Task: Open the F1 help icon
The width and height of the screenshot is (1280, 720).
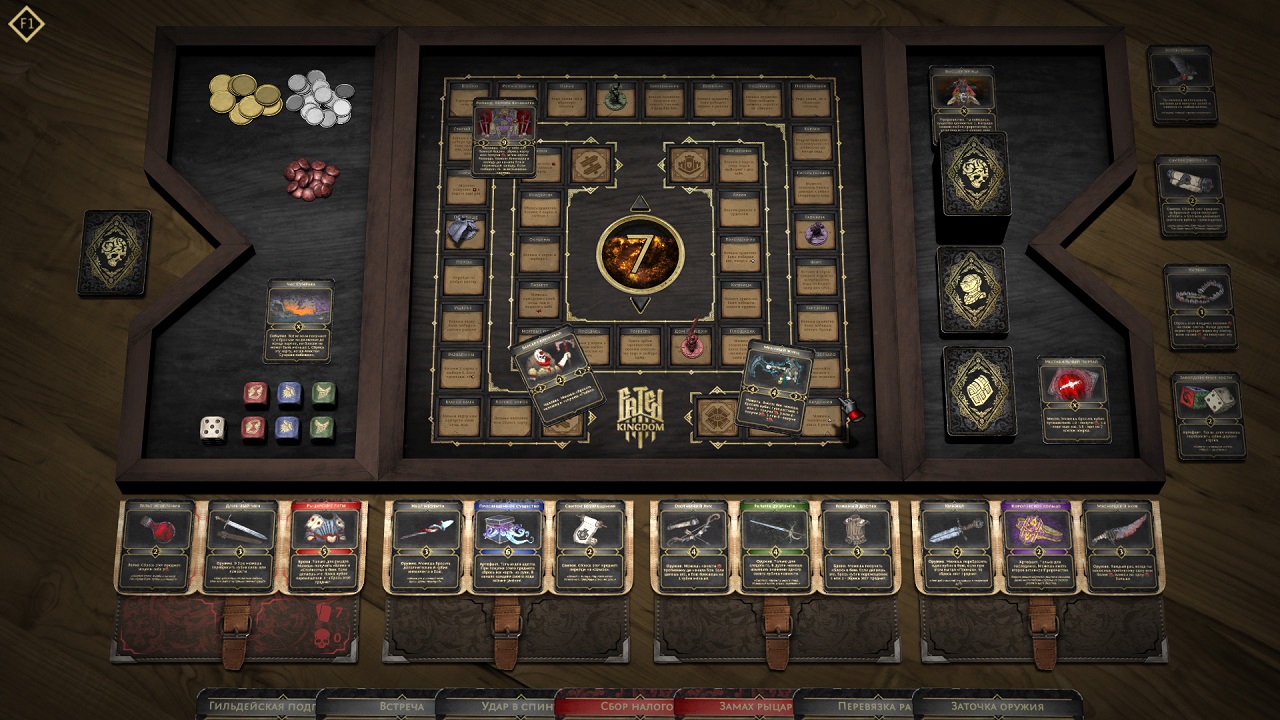Action: coord(26,24)
